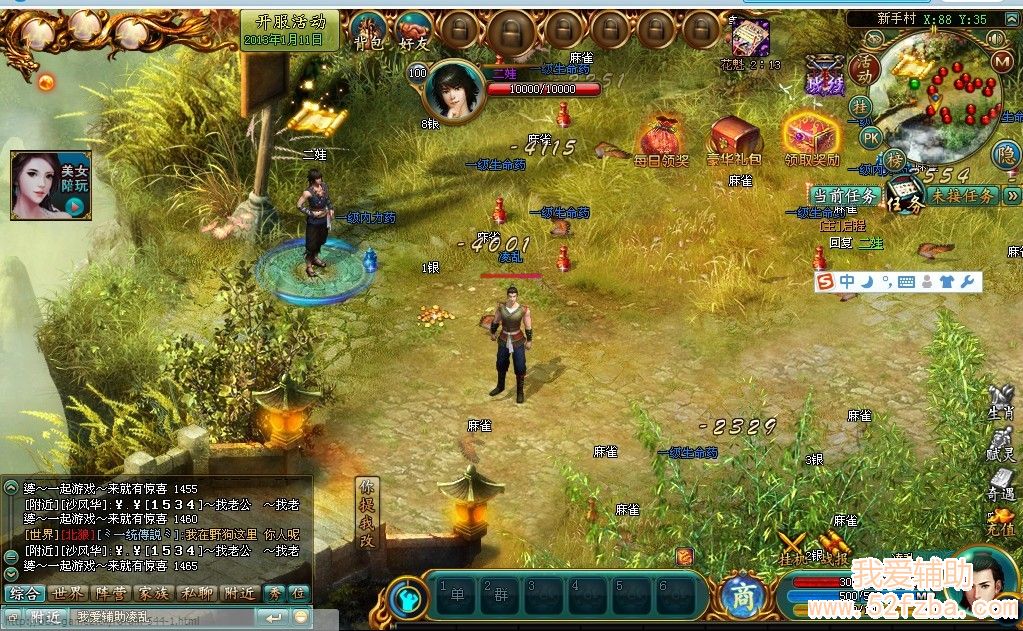Open the 充值 recharge icon
The width and height of the screenshot is (1023, 631).
coord(1000,523)
